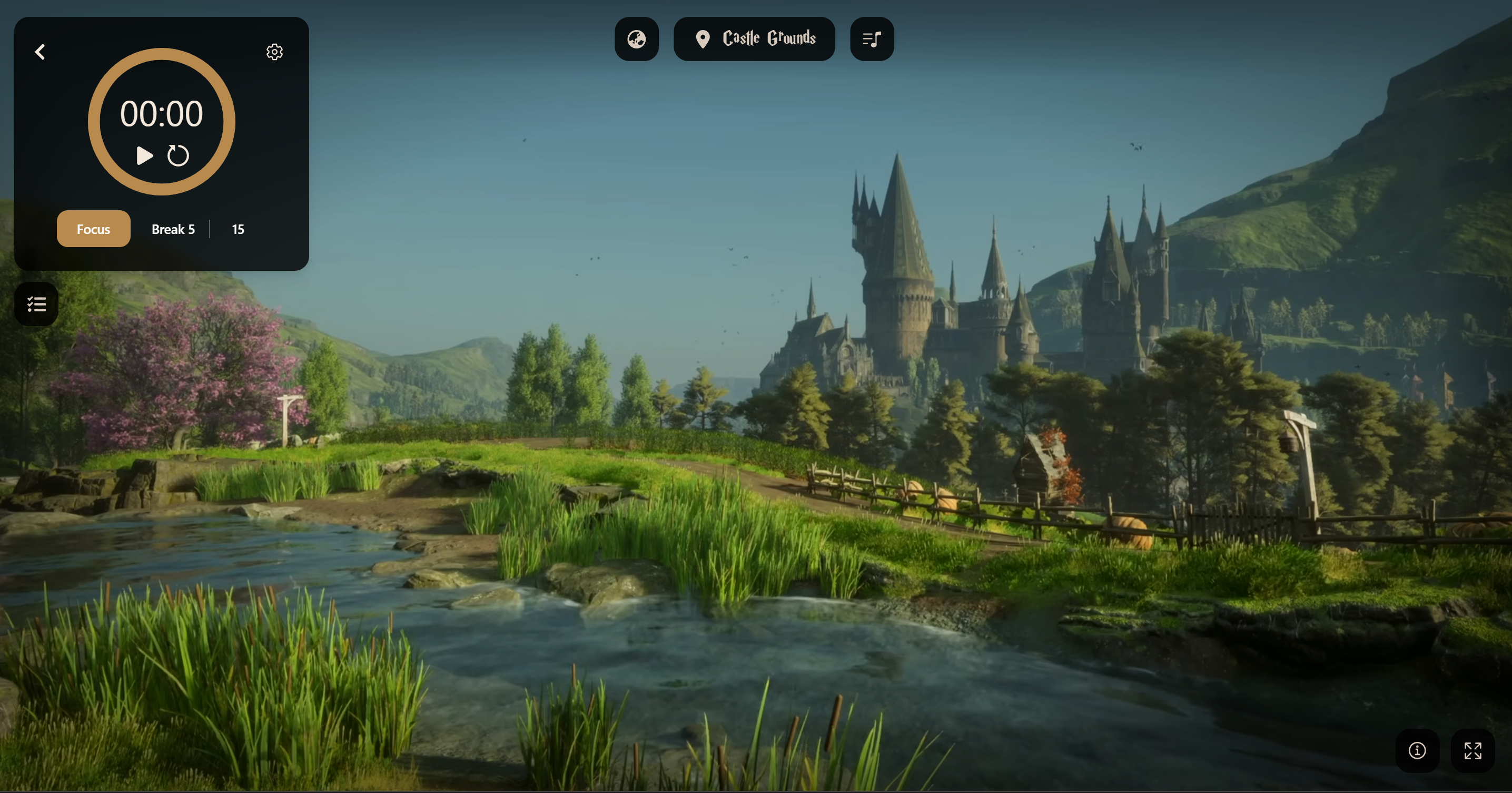This screenshot has height=793, width=1512.
Task: Show the info panel
Action: [1417, 751]
